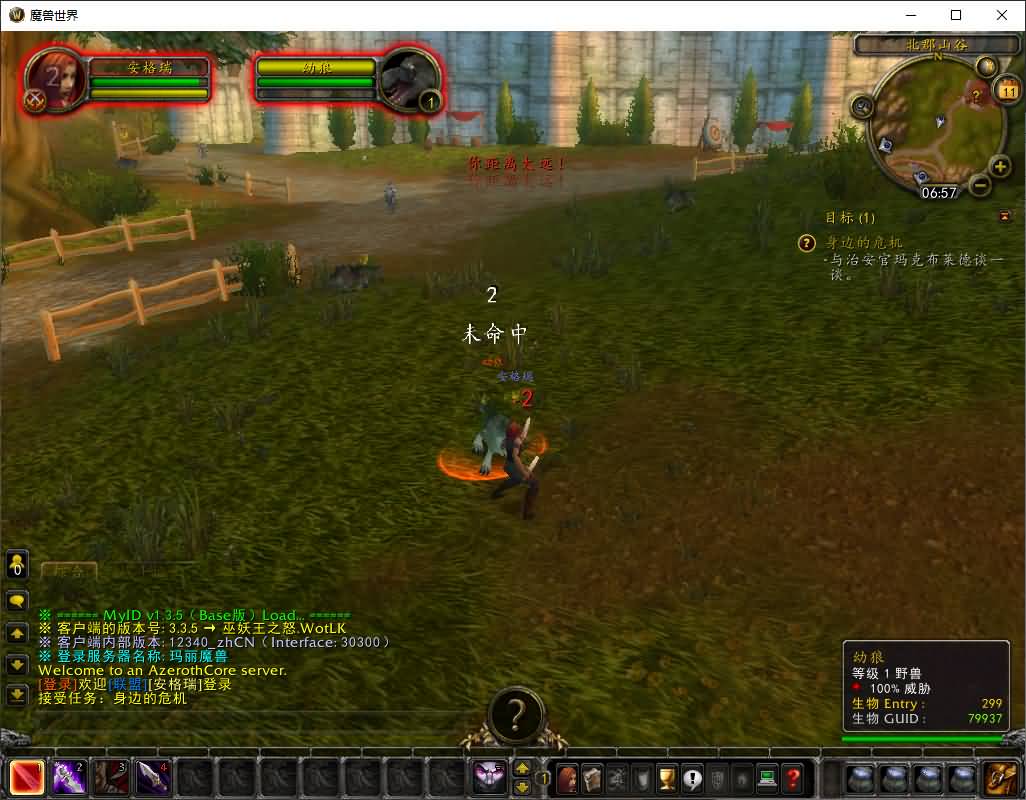Zoom out the minimap with minus button
The image size is (1026, 800).
980,185
